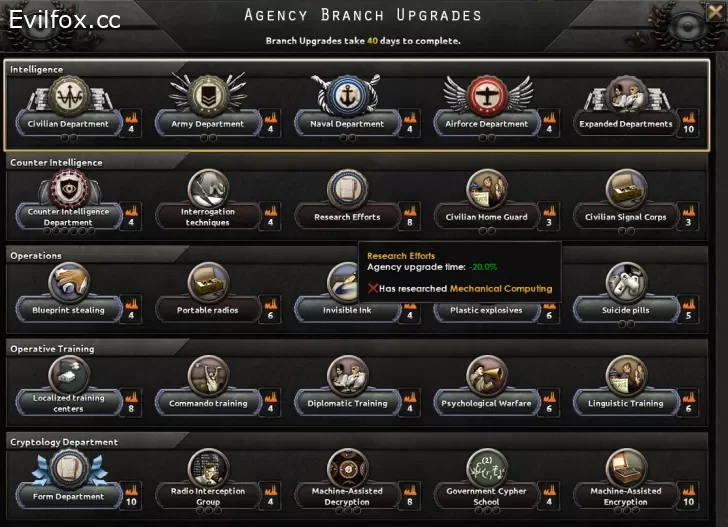The width and height of the screenshot is (728, 527).
Task: Select the Diplomatic Training upgrade
Action: click(x=347, y=403)
